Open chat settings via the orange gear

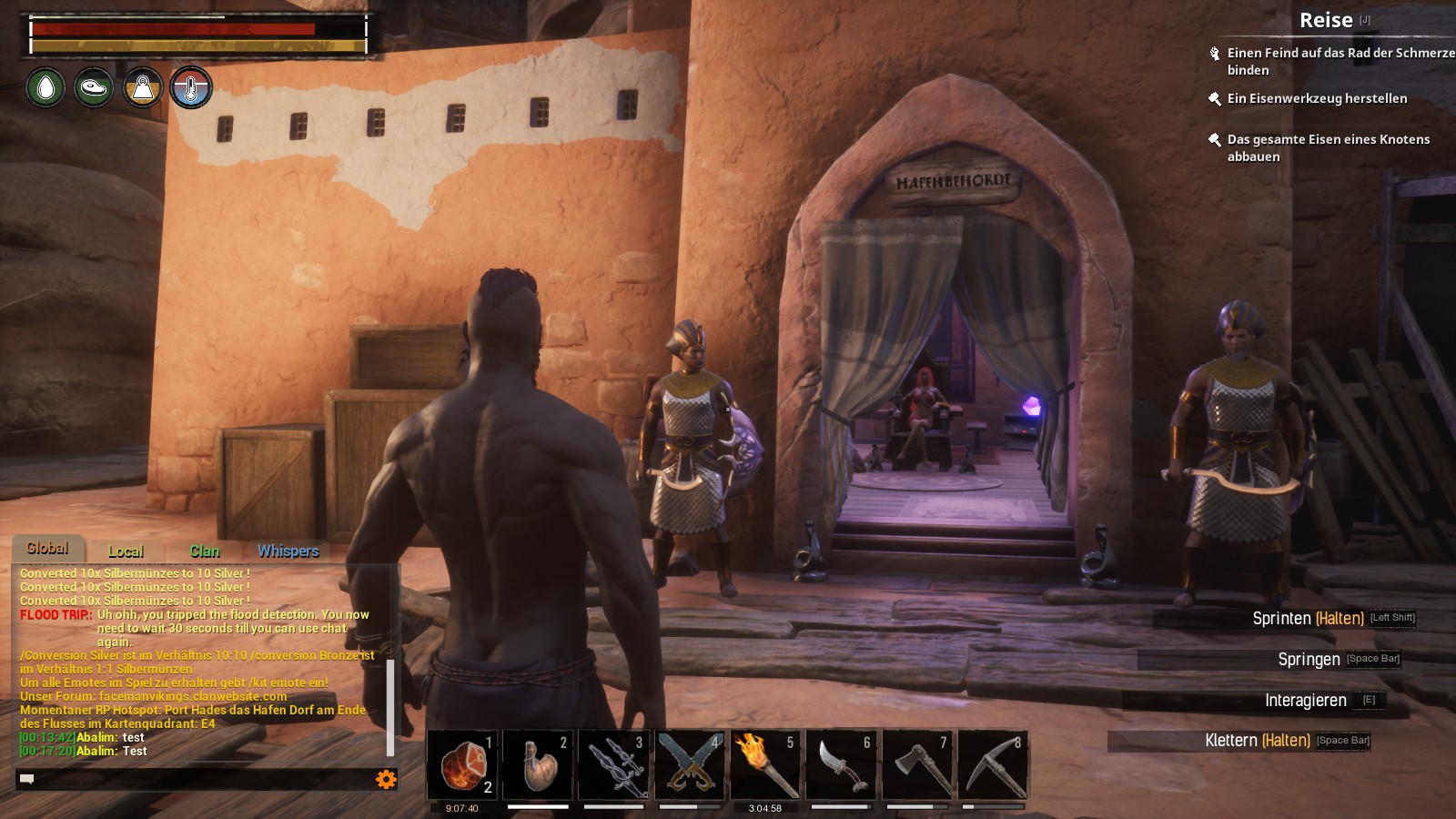click(386, 779)
